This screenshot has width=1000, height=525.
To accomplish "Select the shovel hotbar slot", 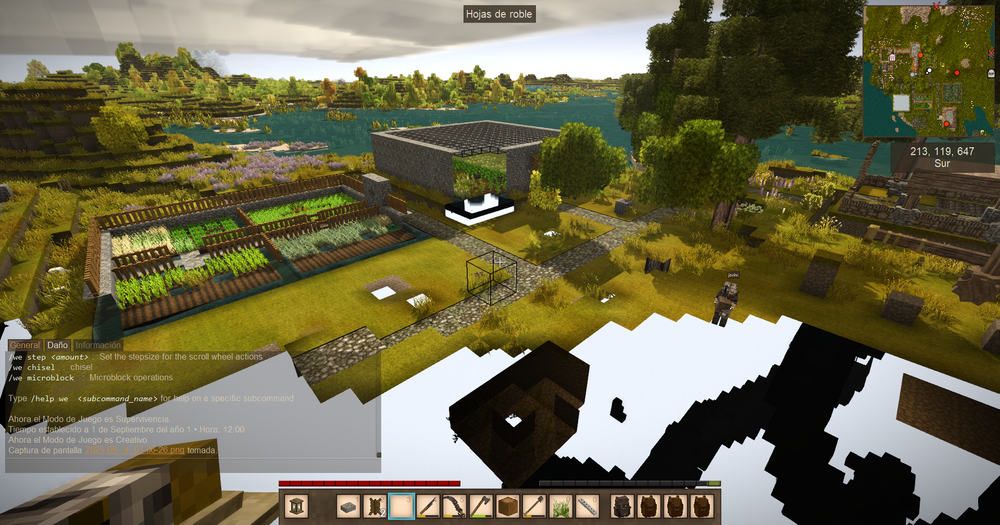I will tap(534, 506).
